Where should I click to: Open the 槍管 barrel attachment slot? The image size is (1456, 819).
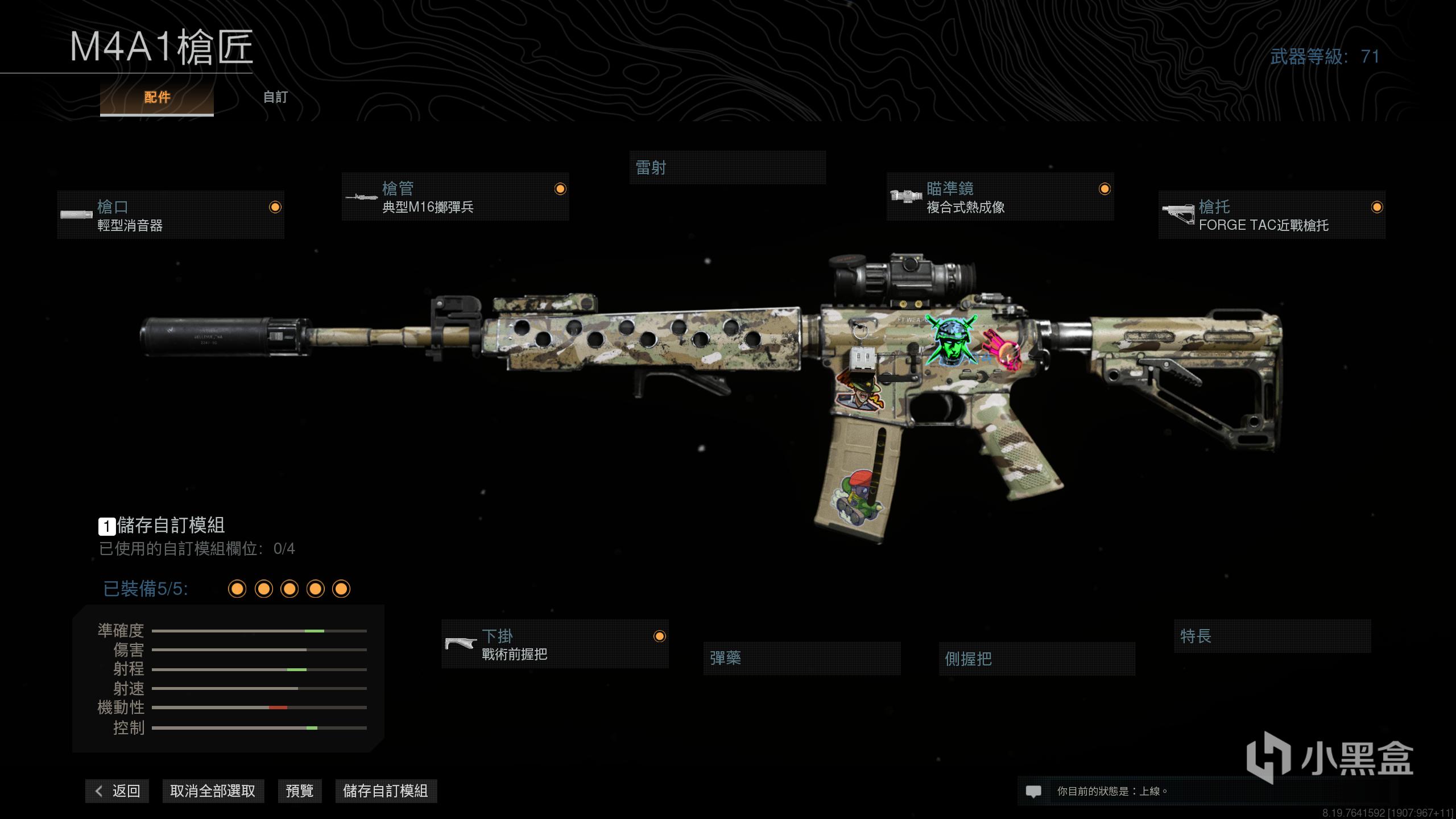[455, 197]
